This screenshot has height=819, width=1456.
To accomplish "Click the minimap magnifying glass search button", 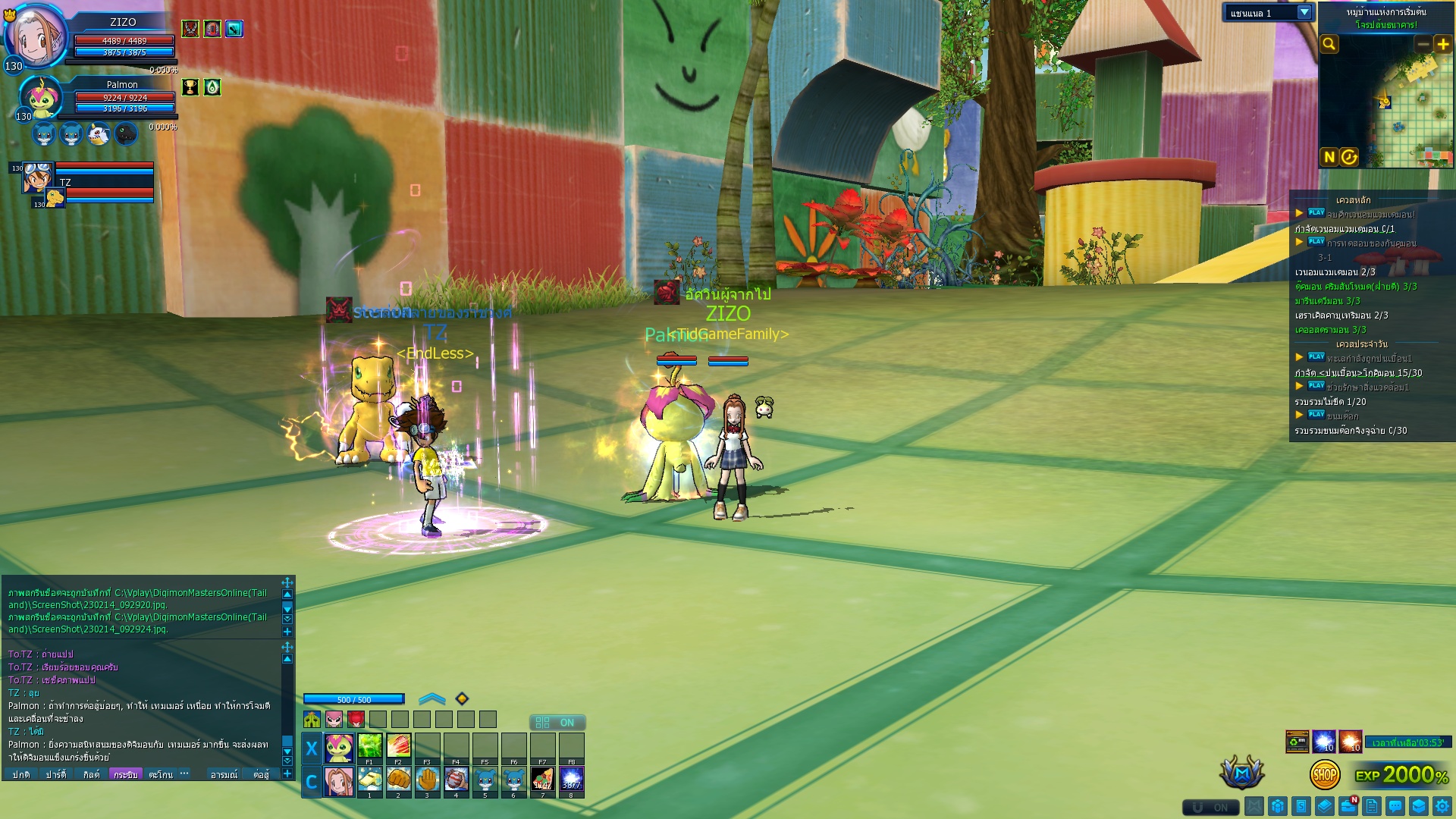I will point(1329,44).
